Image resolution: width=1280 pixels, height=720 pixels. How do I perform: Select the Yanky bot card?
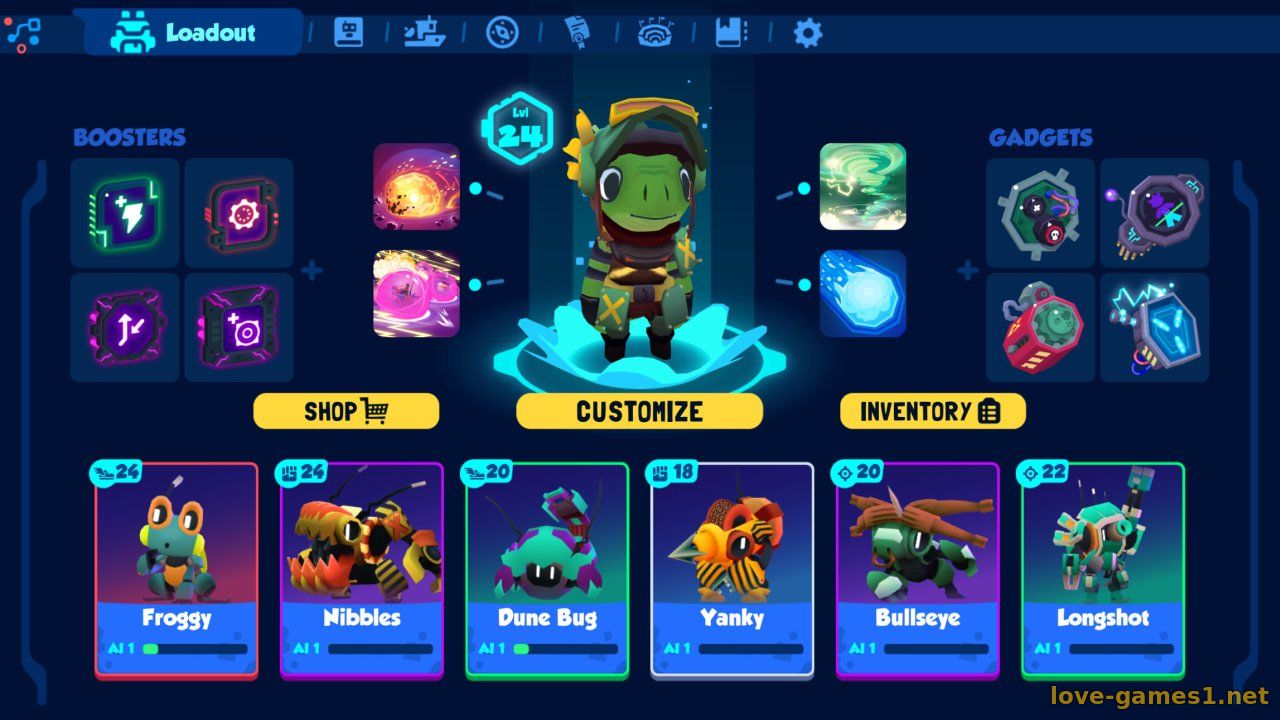click(x=732, y=570)
